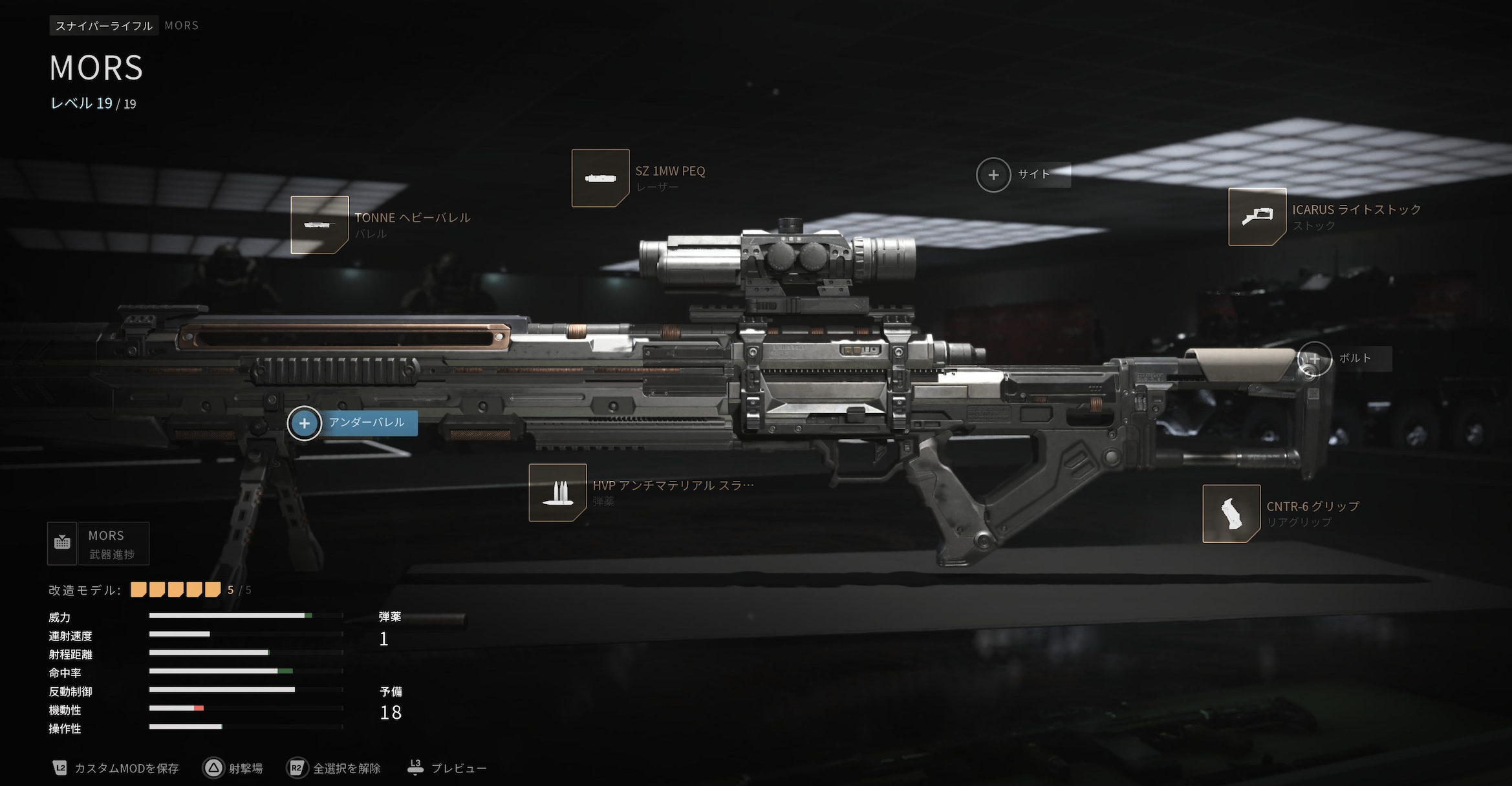Image resolution: width=1512 pixels, height=786 pixels.
Task: Toggle the fifth 改造モデル segment
Action: click(213, 589)
